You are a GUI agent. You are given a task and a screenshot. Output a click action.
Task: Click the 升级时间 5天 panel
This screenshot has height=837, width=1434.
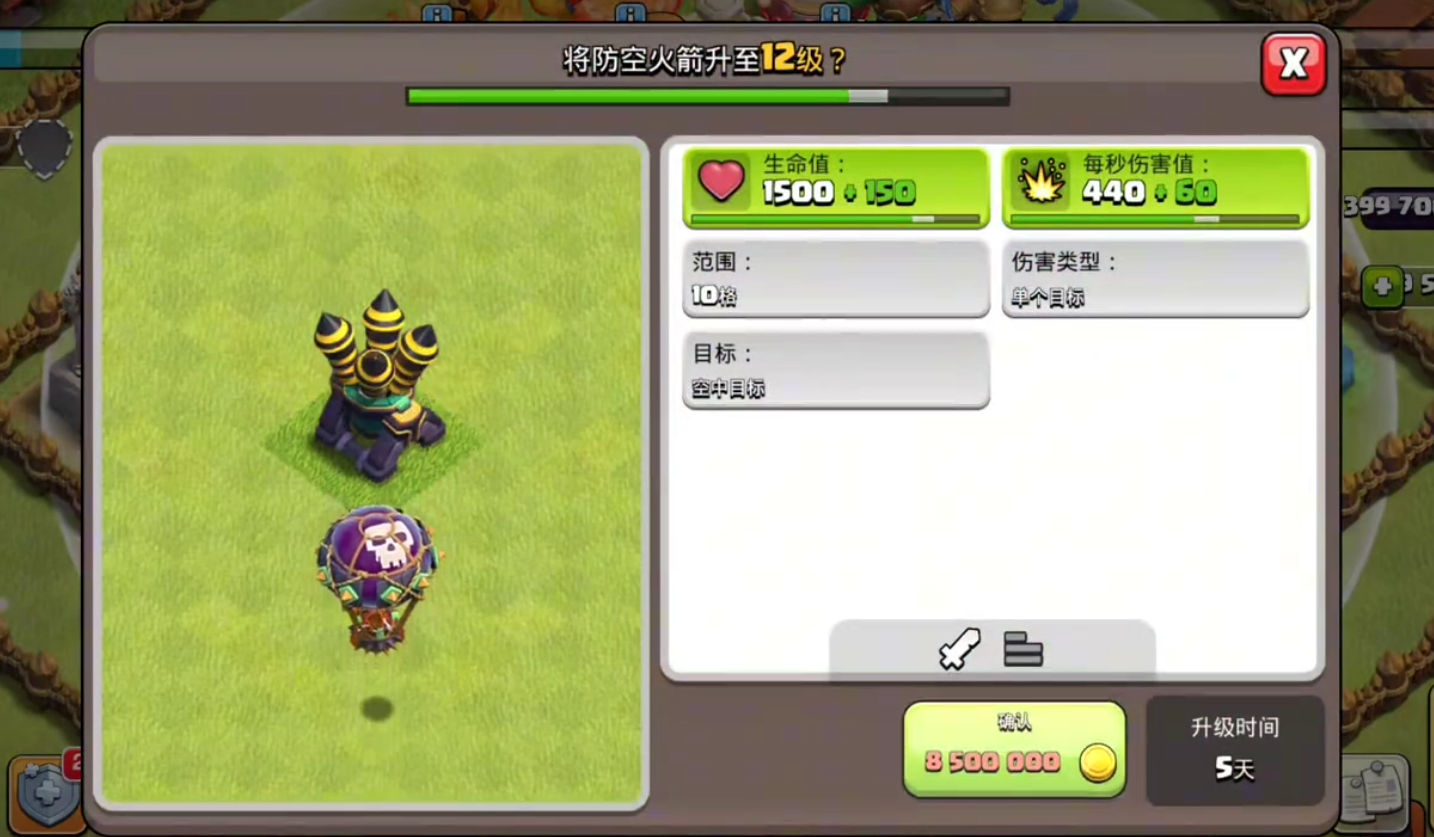tap(1236, 752)
